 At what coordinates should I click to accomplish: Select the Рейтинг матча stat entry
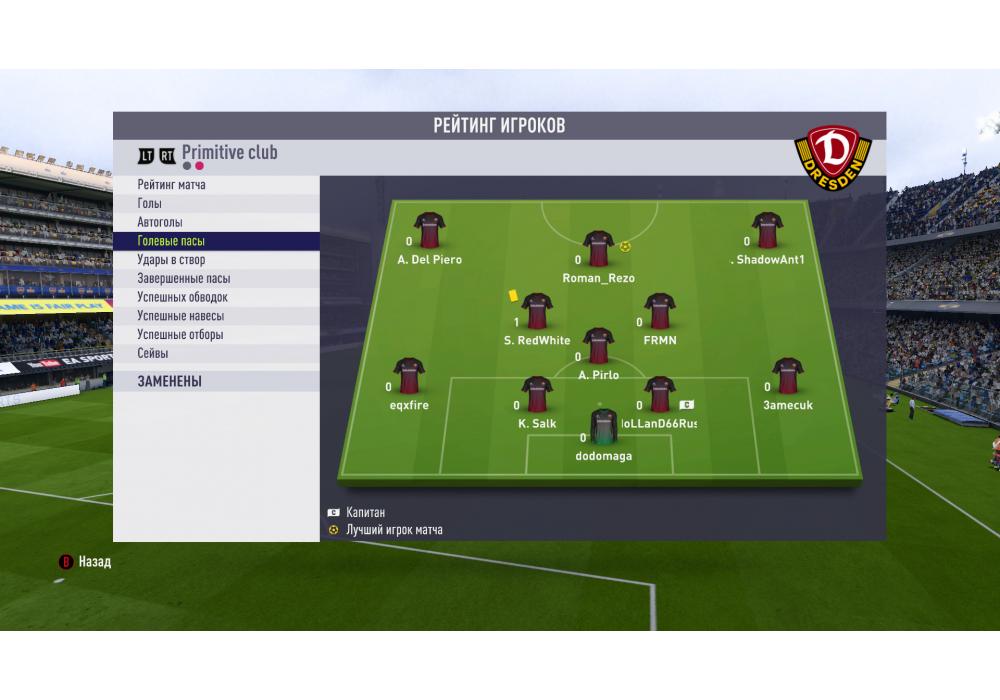coord(172,185)
